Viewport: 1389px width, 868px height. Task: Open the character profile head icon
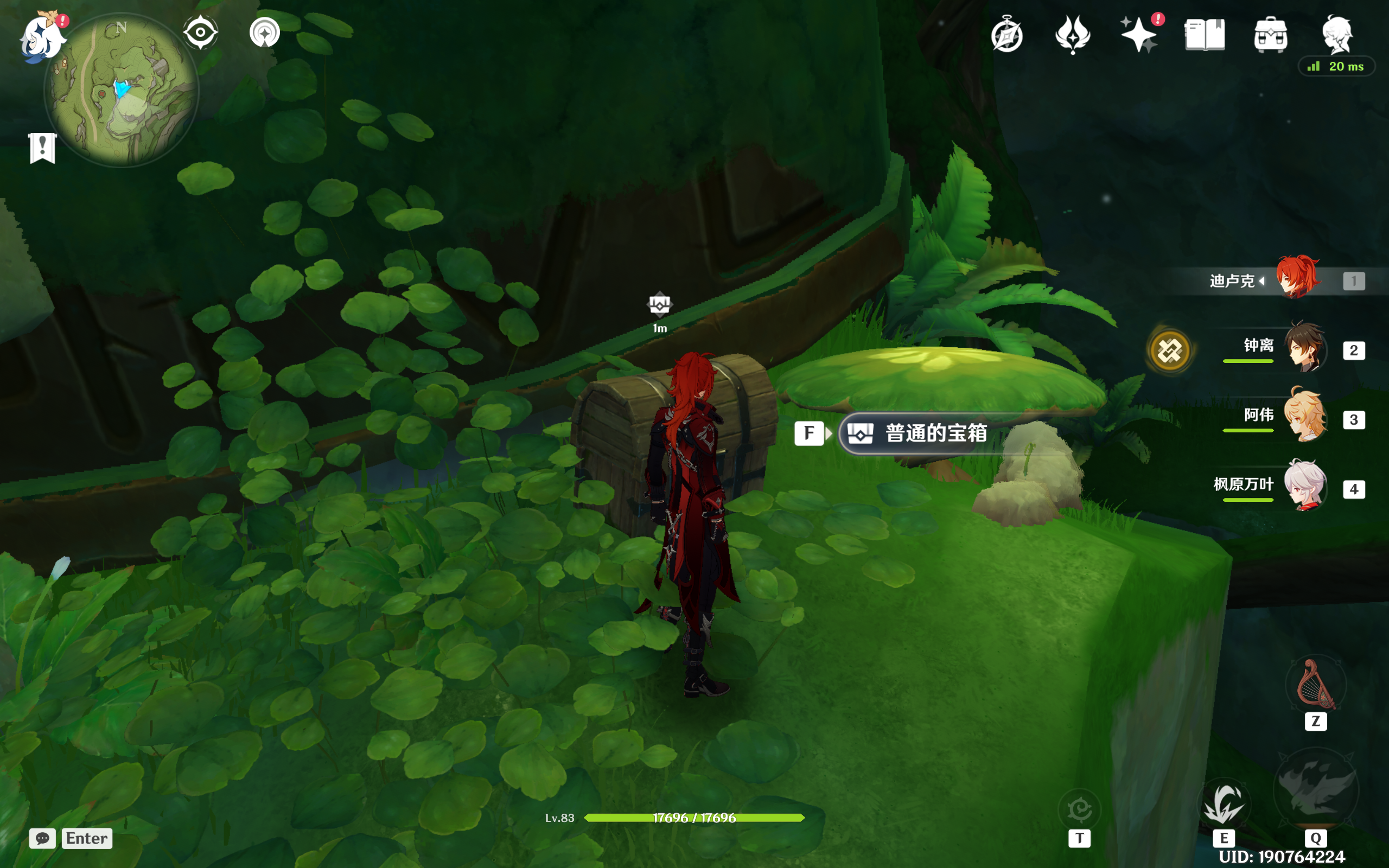click(x=1338, y=34)
